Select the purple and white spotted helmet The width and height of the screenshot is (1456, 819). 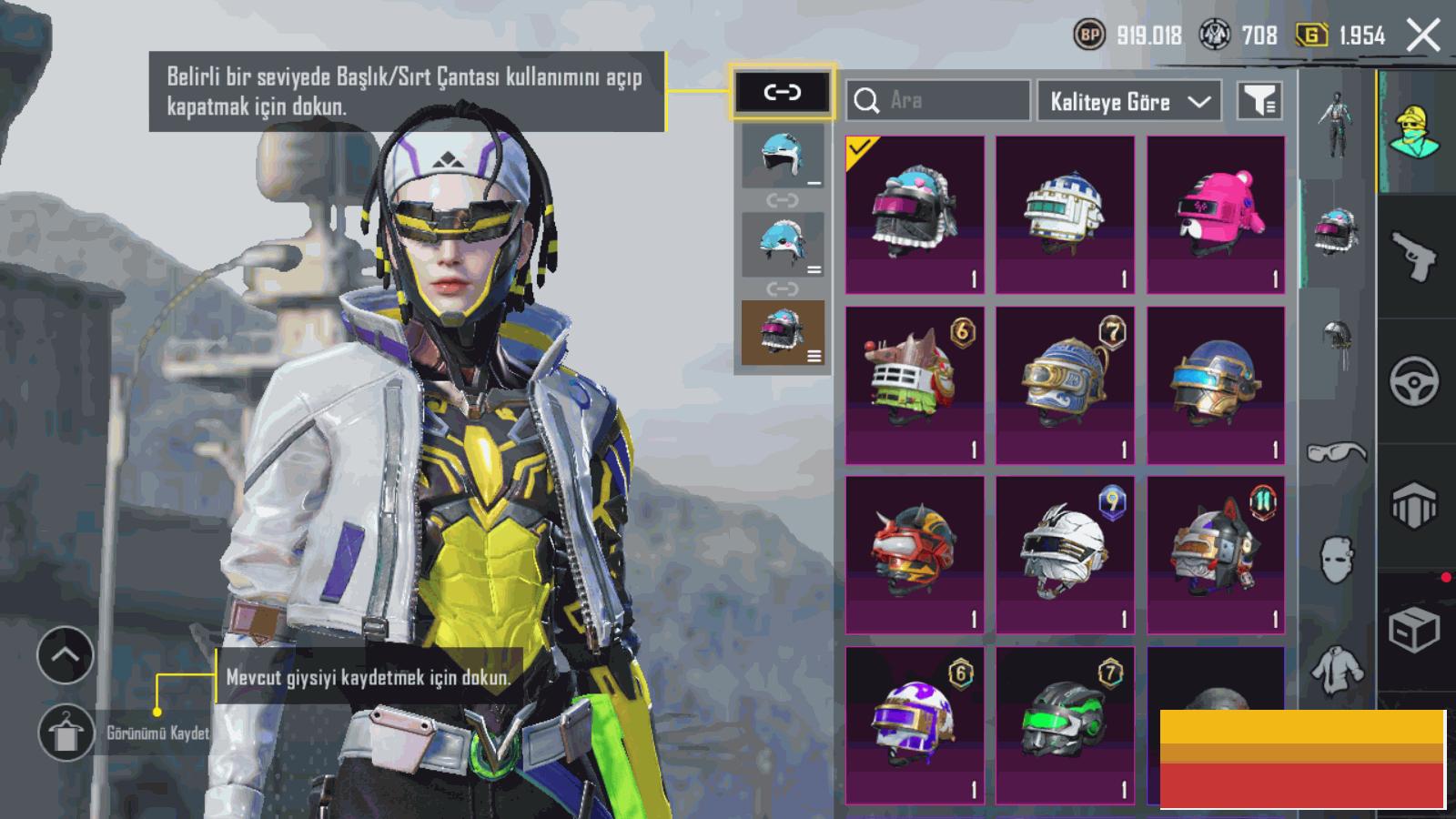915,724
